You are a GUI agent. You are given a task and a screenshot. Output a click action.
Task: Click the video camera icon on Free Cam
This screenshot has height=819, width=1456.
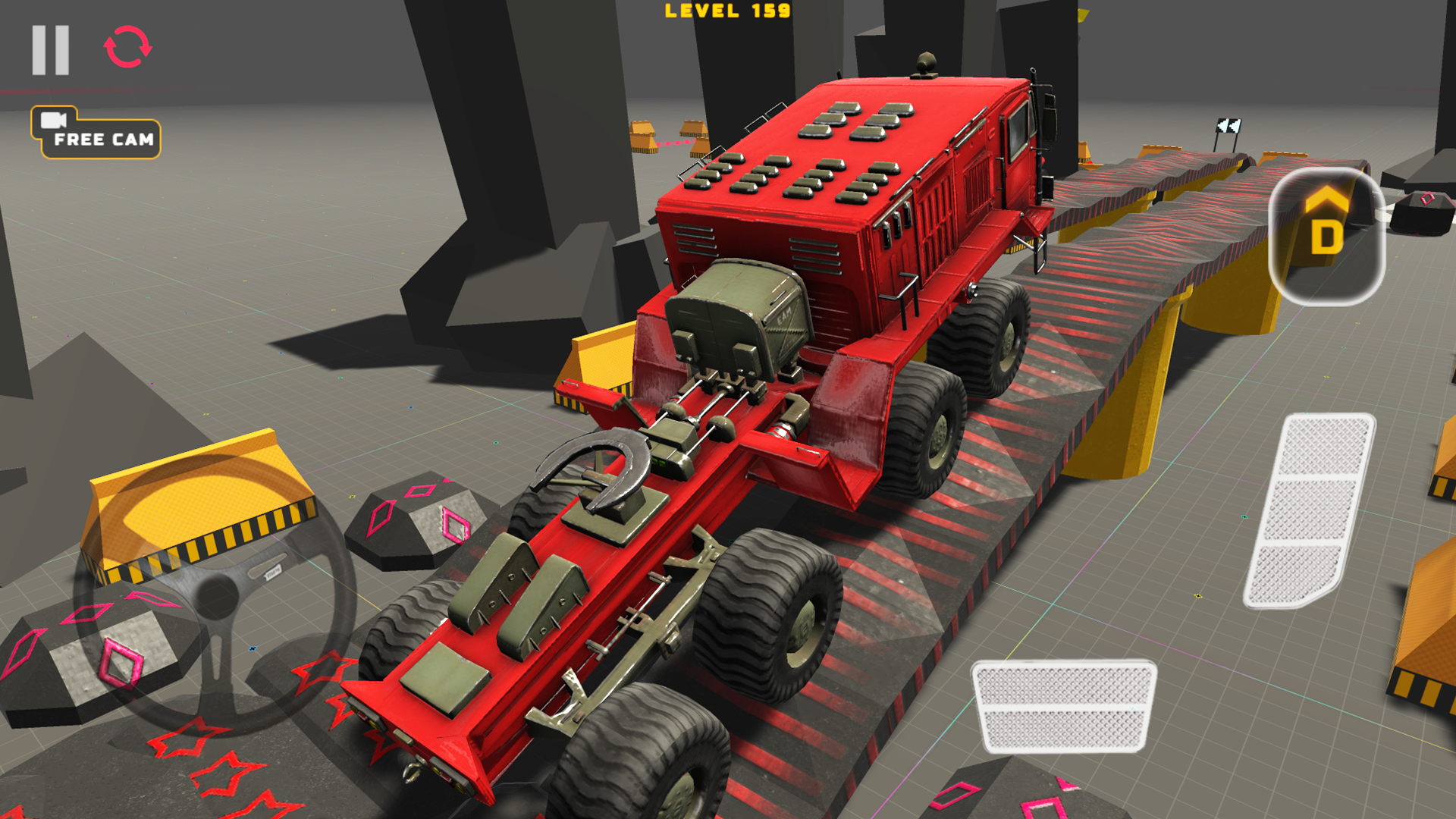pos(53,121)
